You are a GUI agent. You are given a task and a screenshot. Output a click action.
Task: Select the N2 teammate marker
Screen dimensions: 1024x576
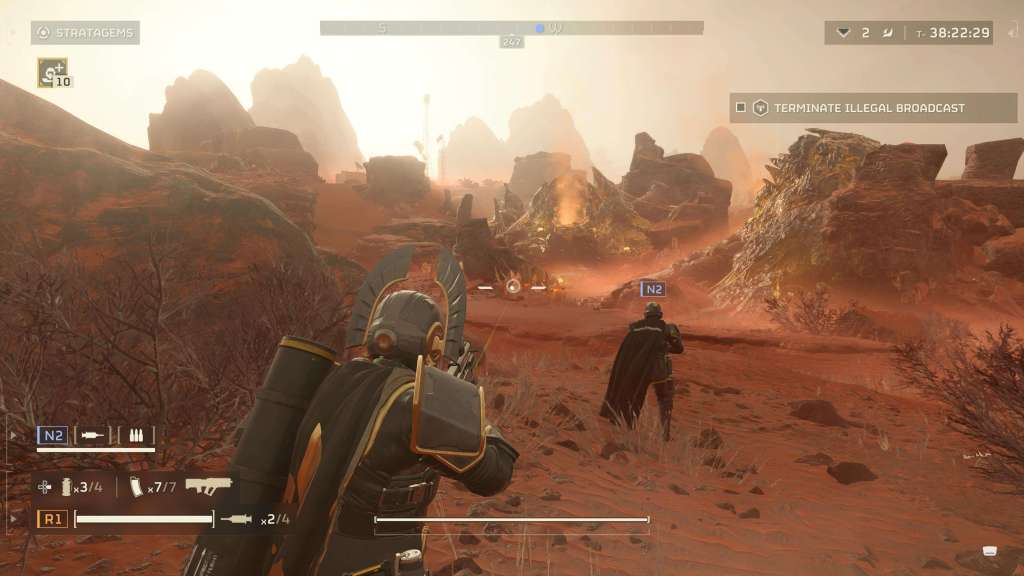click(653, 289)
